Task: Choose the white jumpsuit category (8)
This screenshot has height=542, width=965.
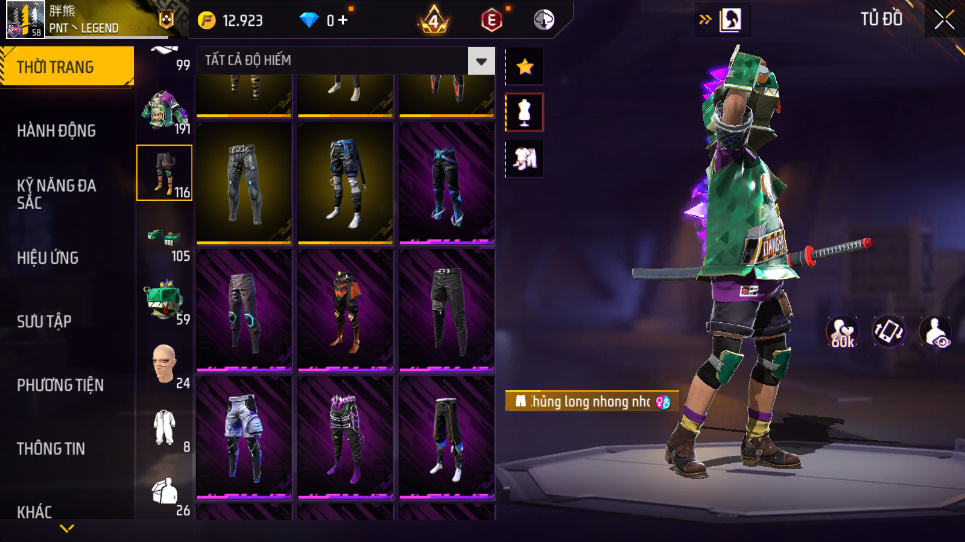Action: pyautogui.click(x=164, y=428)
